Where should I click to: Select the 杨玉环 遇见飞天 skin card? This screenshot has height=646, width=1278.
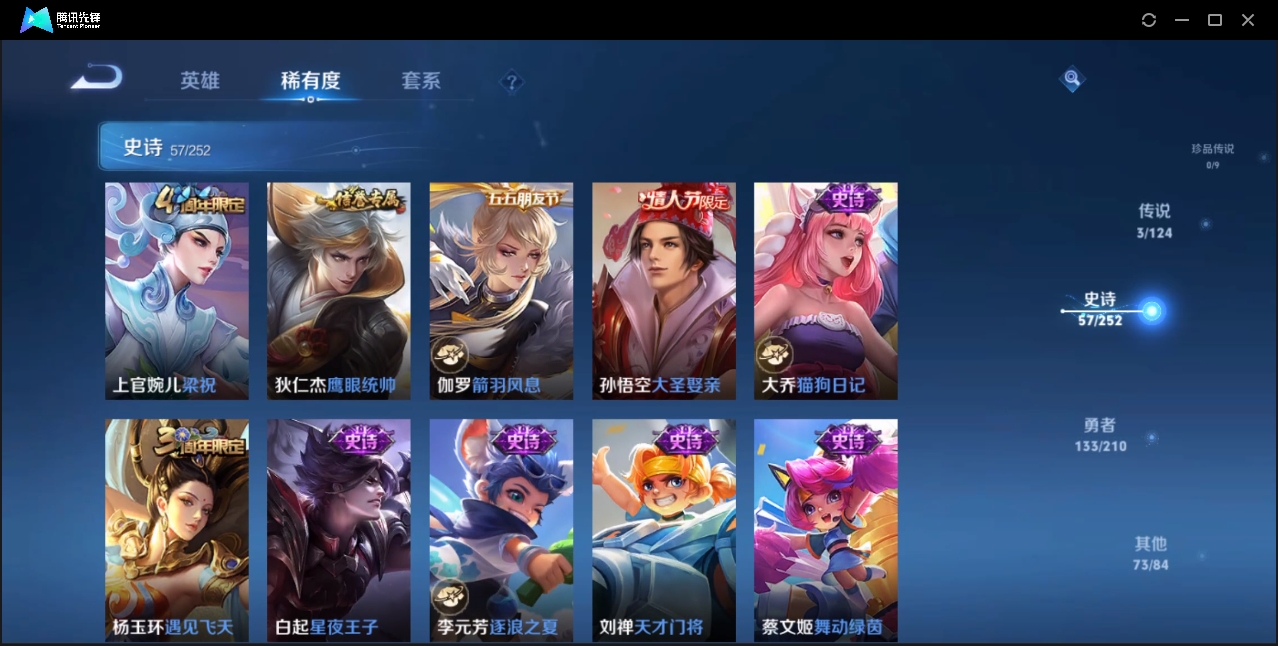tap(177, 529)
